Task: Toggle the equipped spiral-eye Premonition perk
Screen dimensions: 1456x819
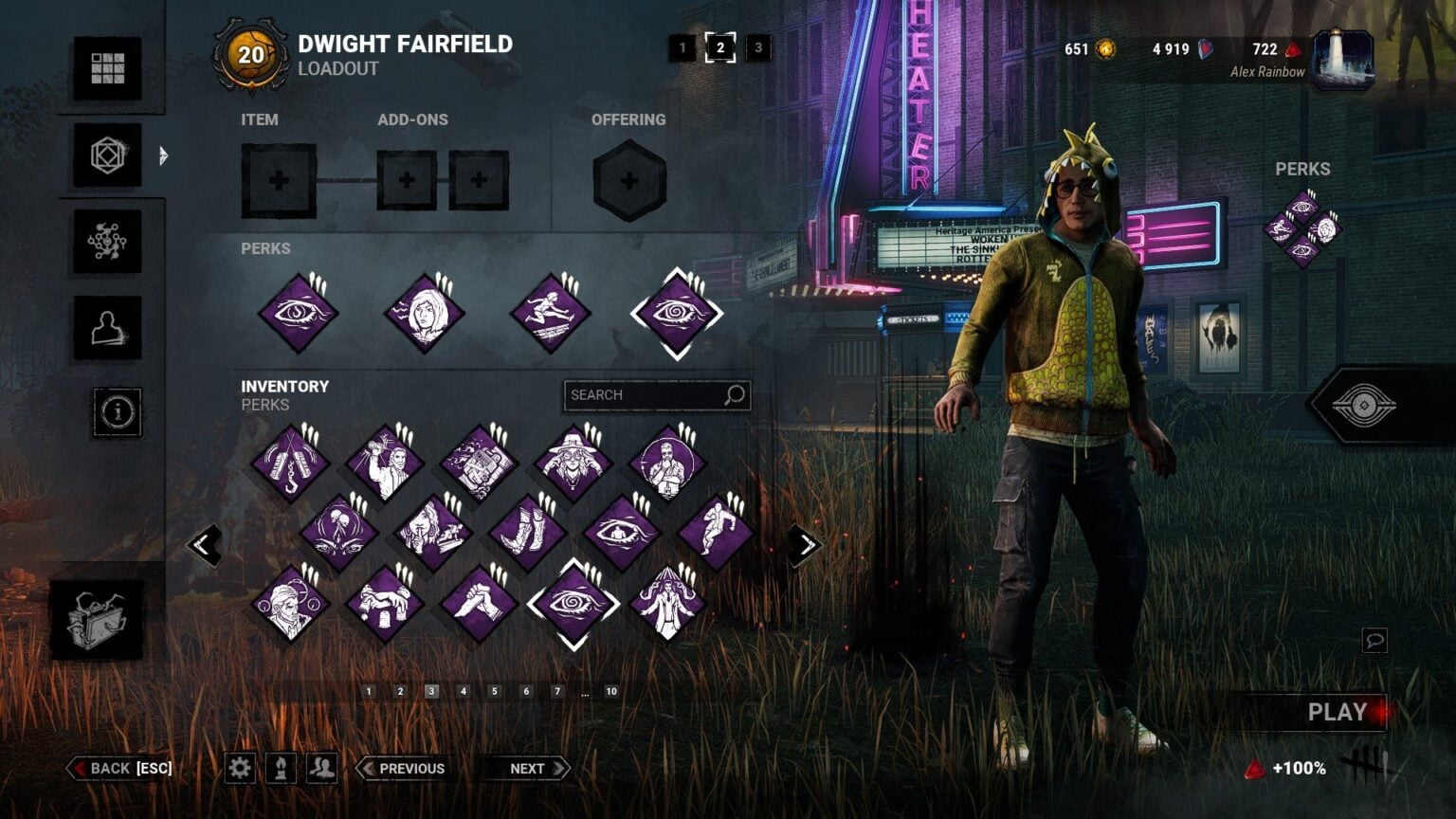Action: [675, 313]
